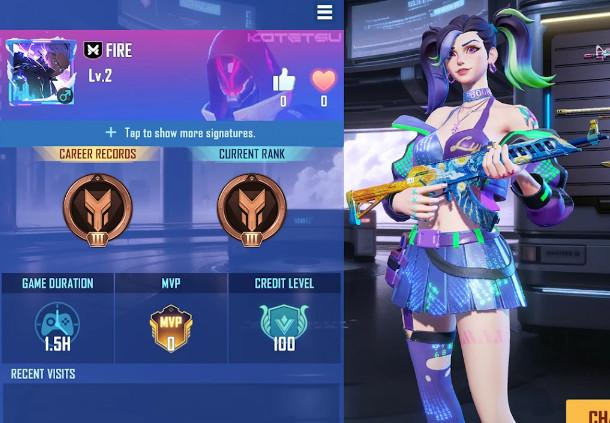610x423 pixels.
Task: Click the FIRE player avatar portrait
Action: click(x=41, y=72)
